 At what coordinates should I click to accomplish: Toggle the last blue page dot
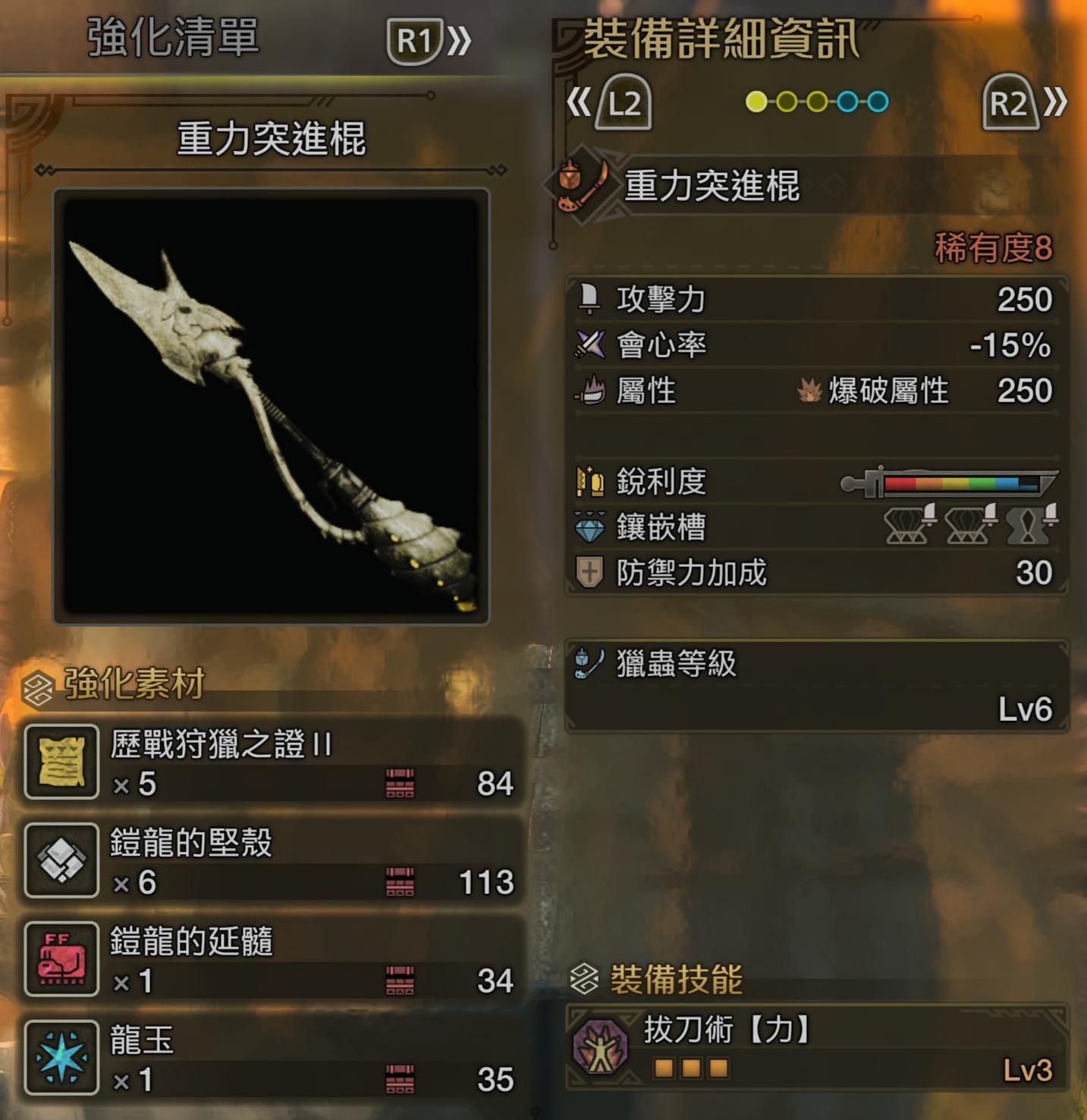pos(876,99)
